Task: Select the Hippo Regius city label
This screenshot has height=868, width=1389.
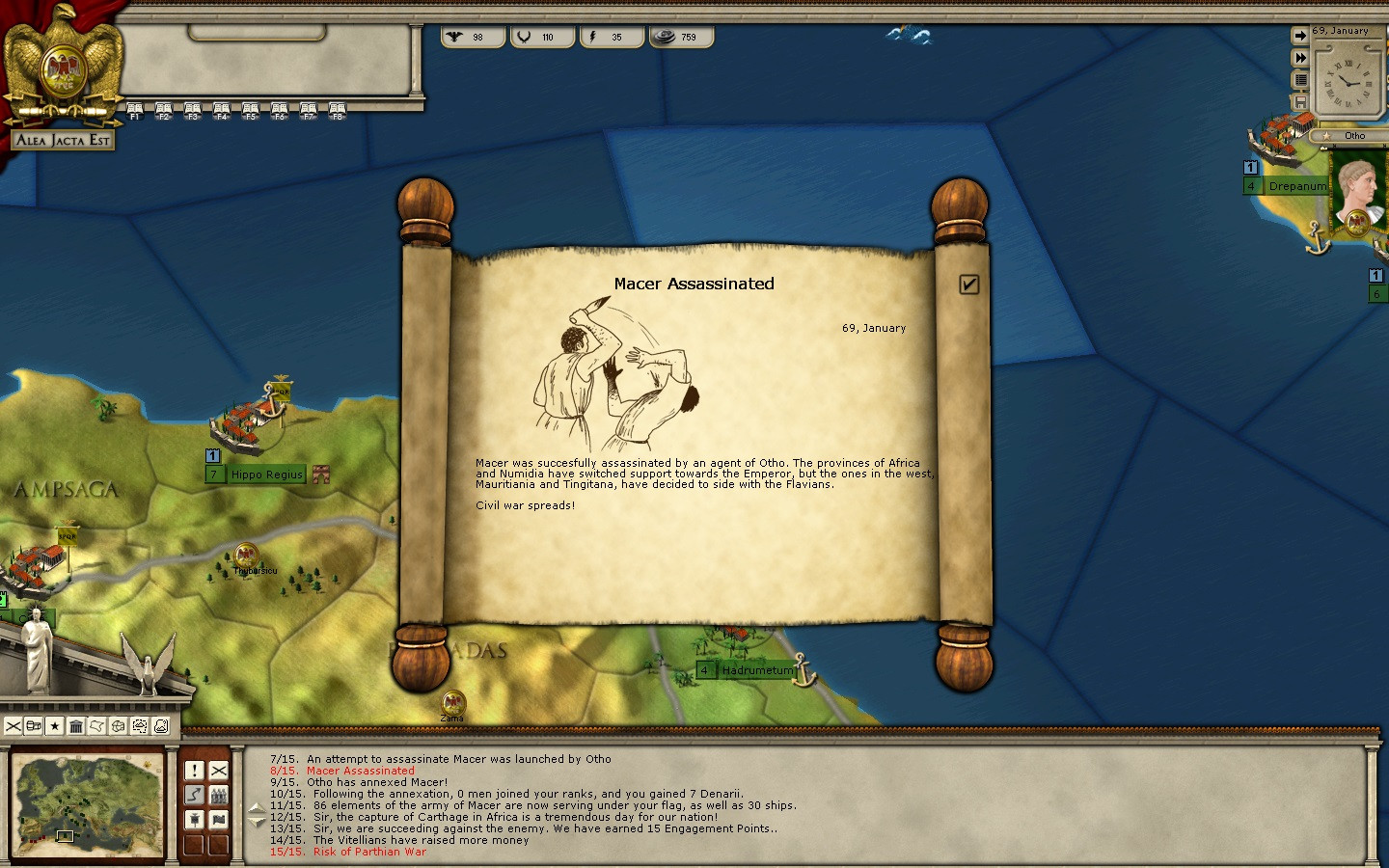Action: [x=266, y=475]
